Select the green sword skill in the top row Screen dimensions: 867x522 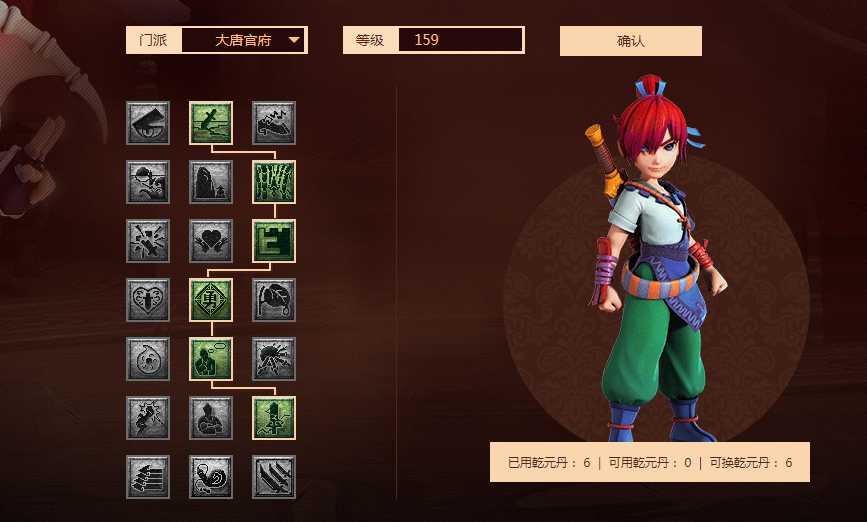coord(211,123)
